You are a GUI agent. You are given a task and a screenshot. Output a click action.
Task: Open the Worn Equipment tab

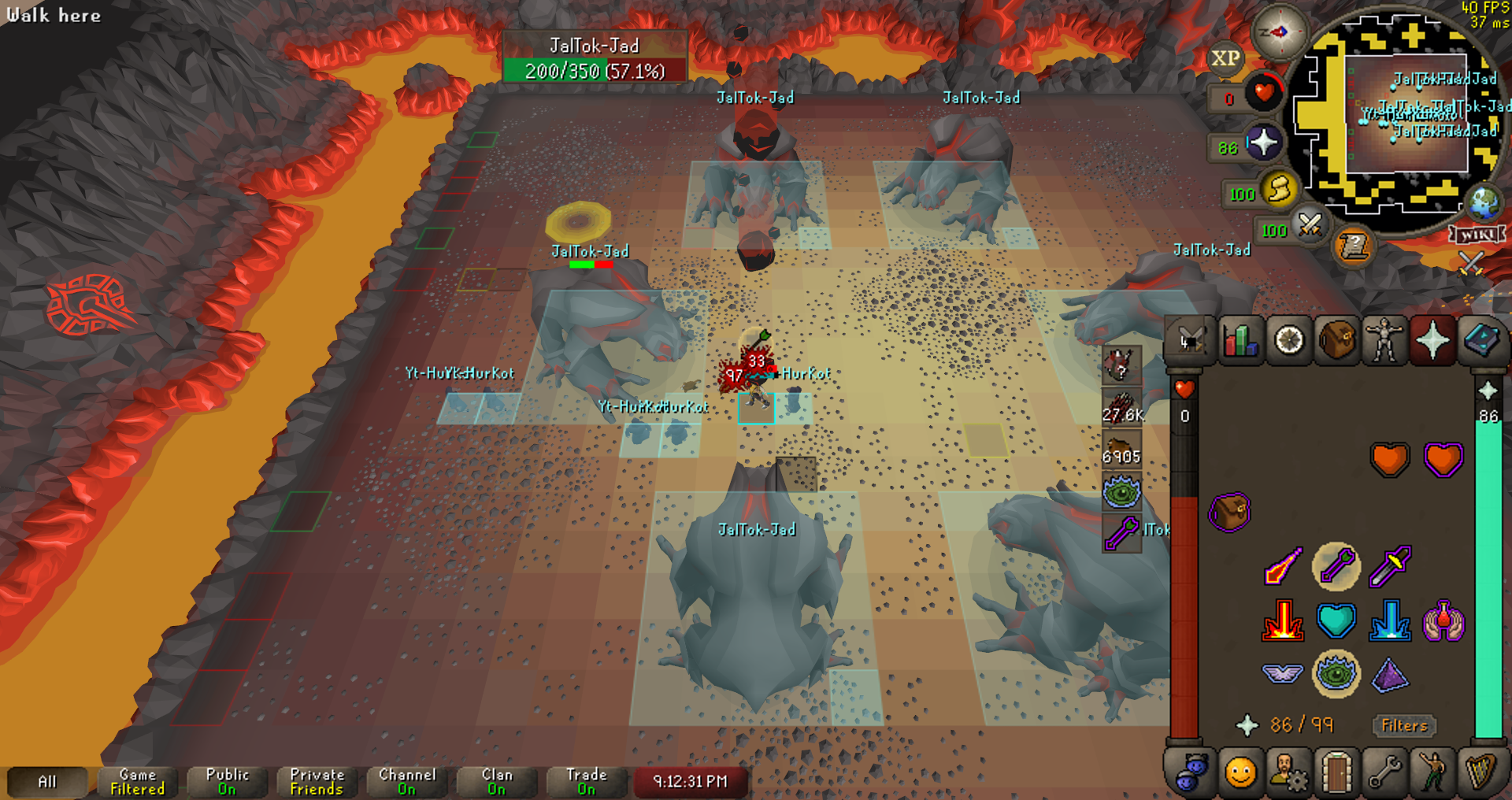tap(1384, 341)
